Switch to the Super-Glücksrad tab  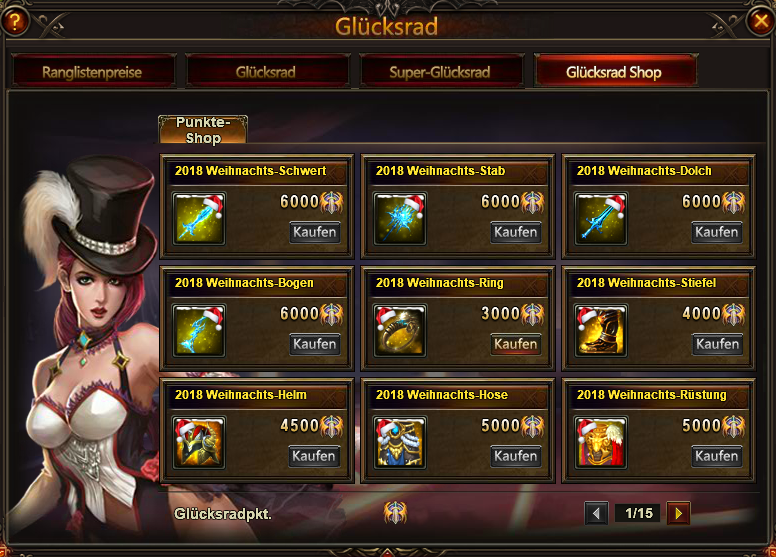pos(441,72)
